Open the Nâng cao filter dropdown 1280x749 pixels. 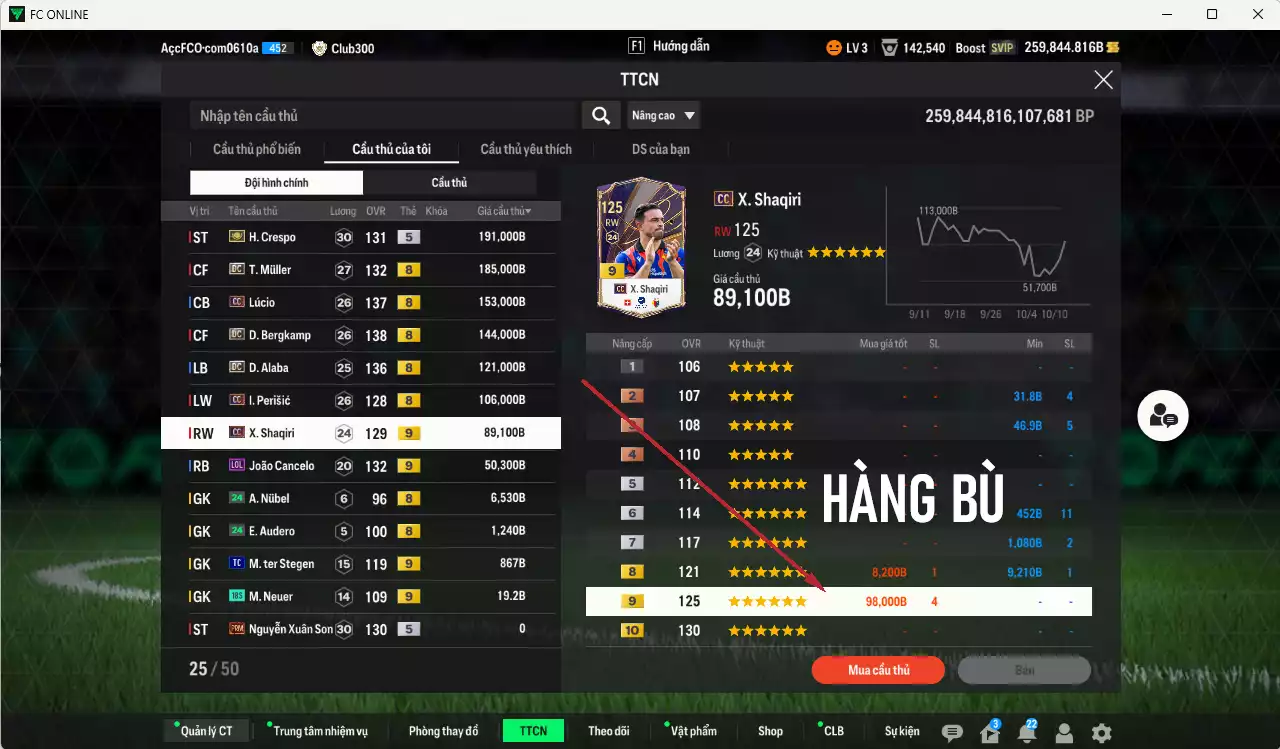click(x=663, y=115)
